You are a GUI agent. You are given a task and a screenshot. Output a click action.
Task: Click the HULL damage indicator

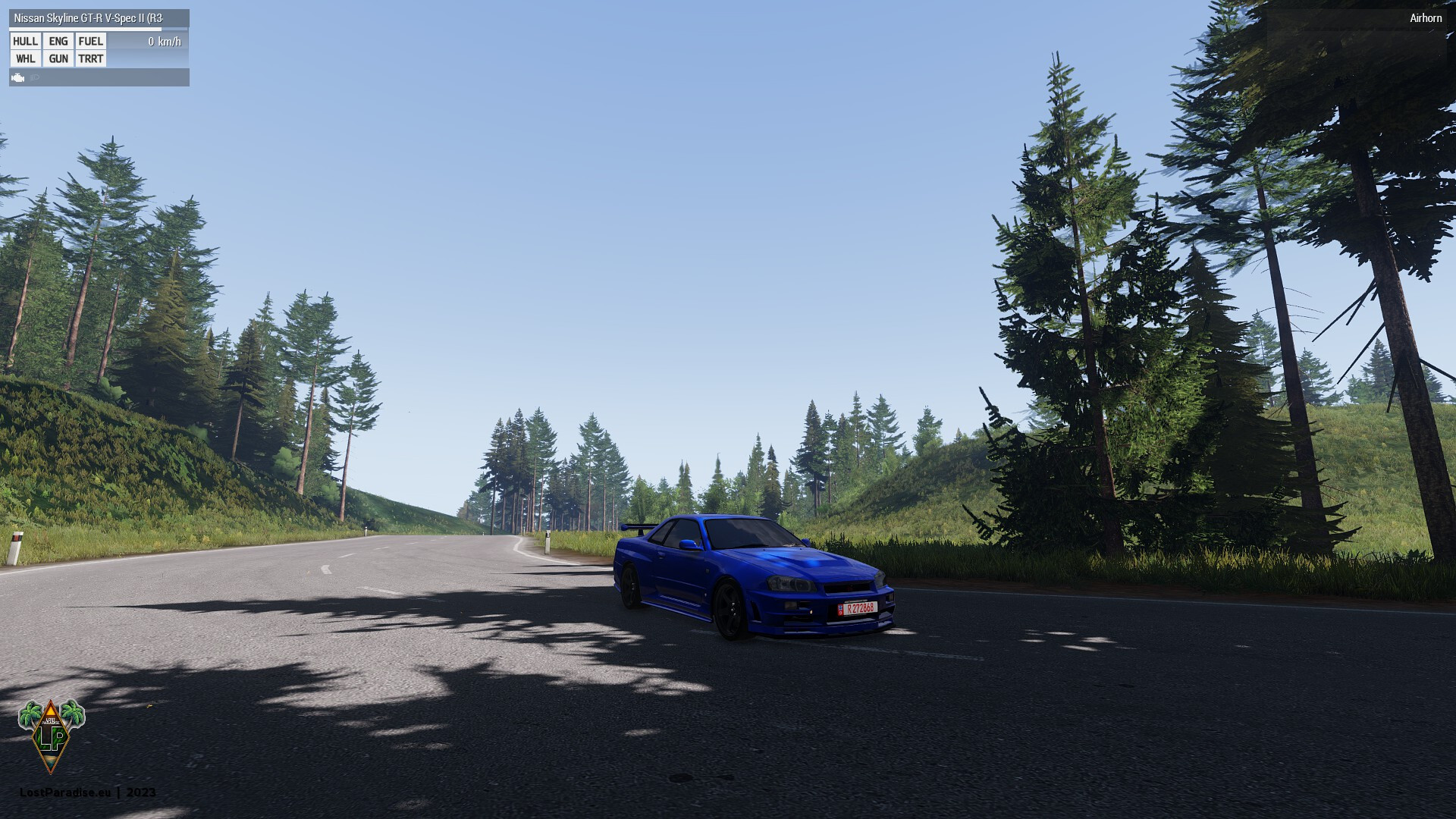[25, 41]
